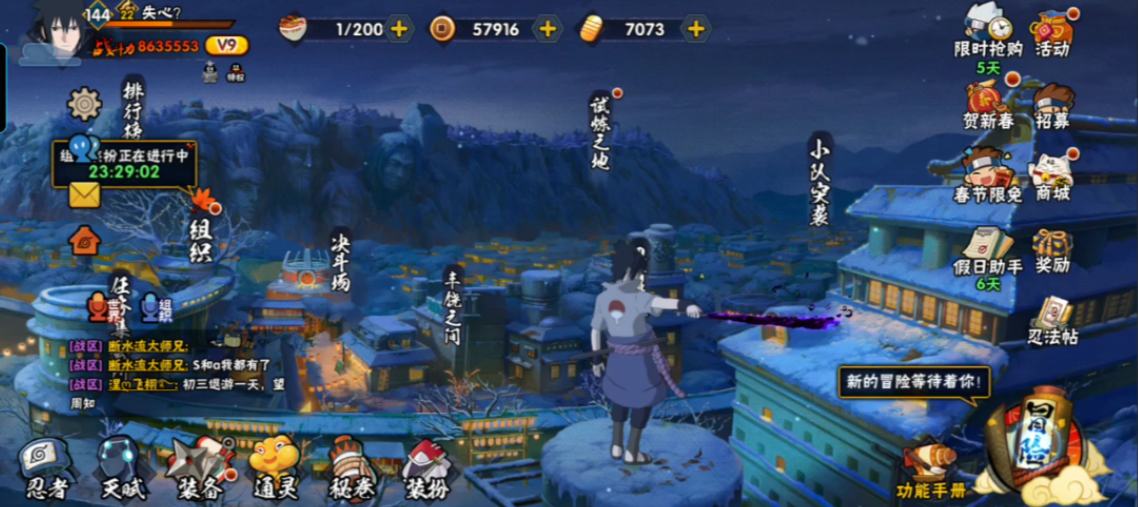1138x507 pixels.
Task: Open the gear settings icon
Action: [x=84, y=104]
